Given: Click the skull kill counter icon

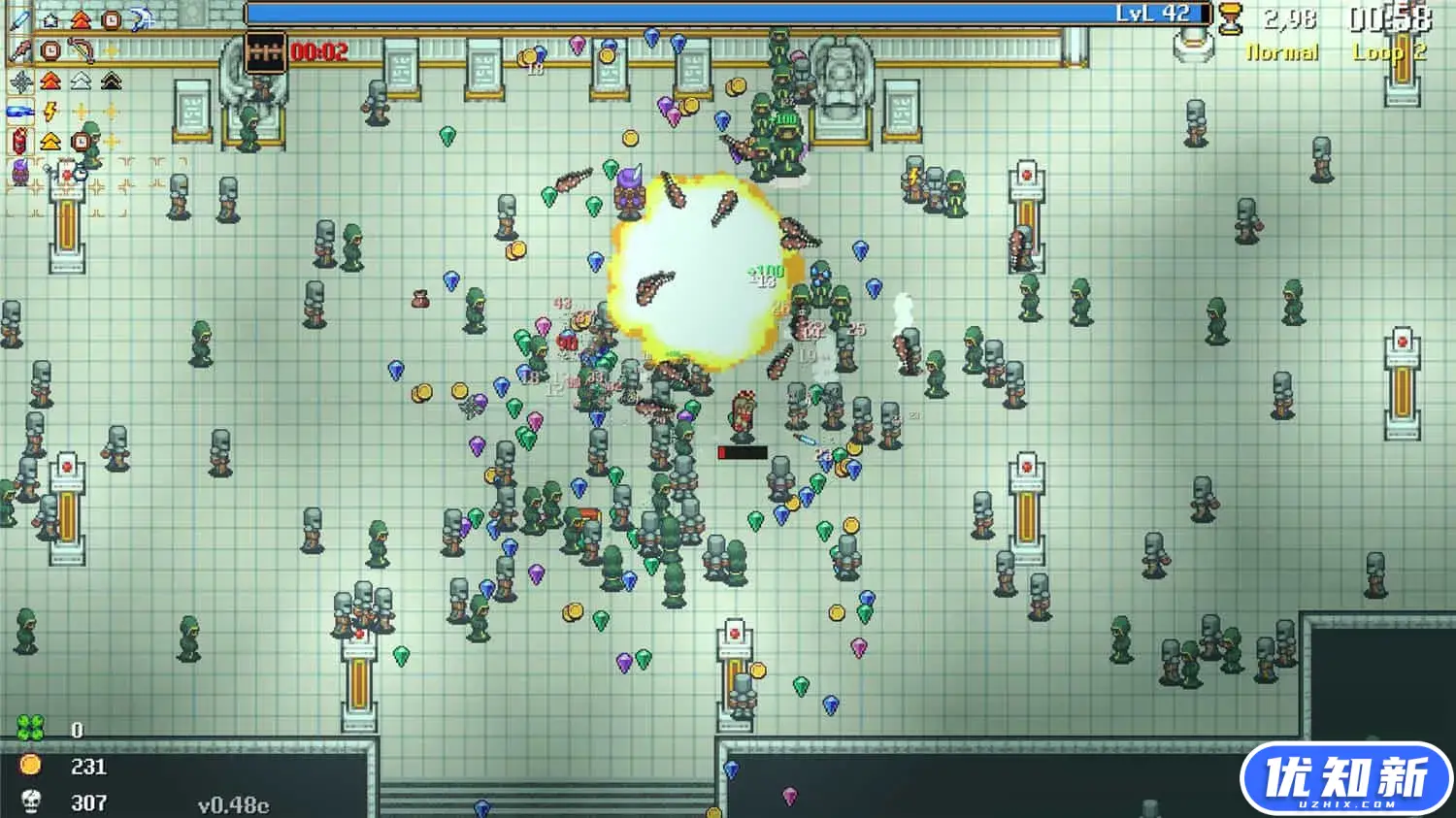Looking at the screenshot, I should click(31, 802).
